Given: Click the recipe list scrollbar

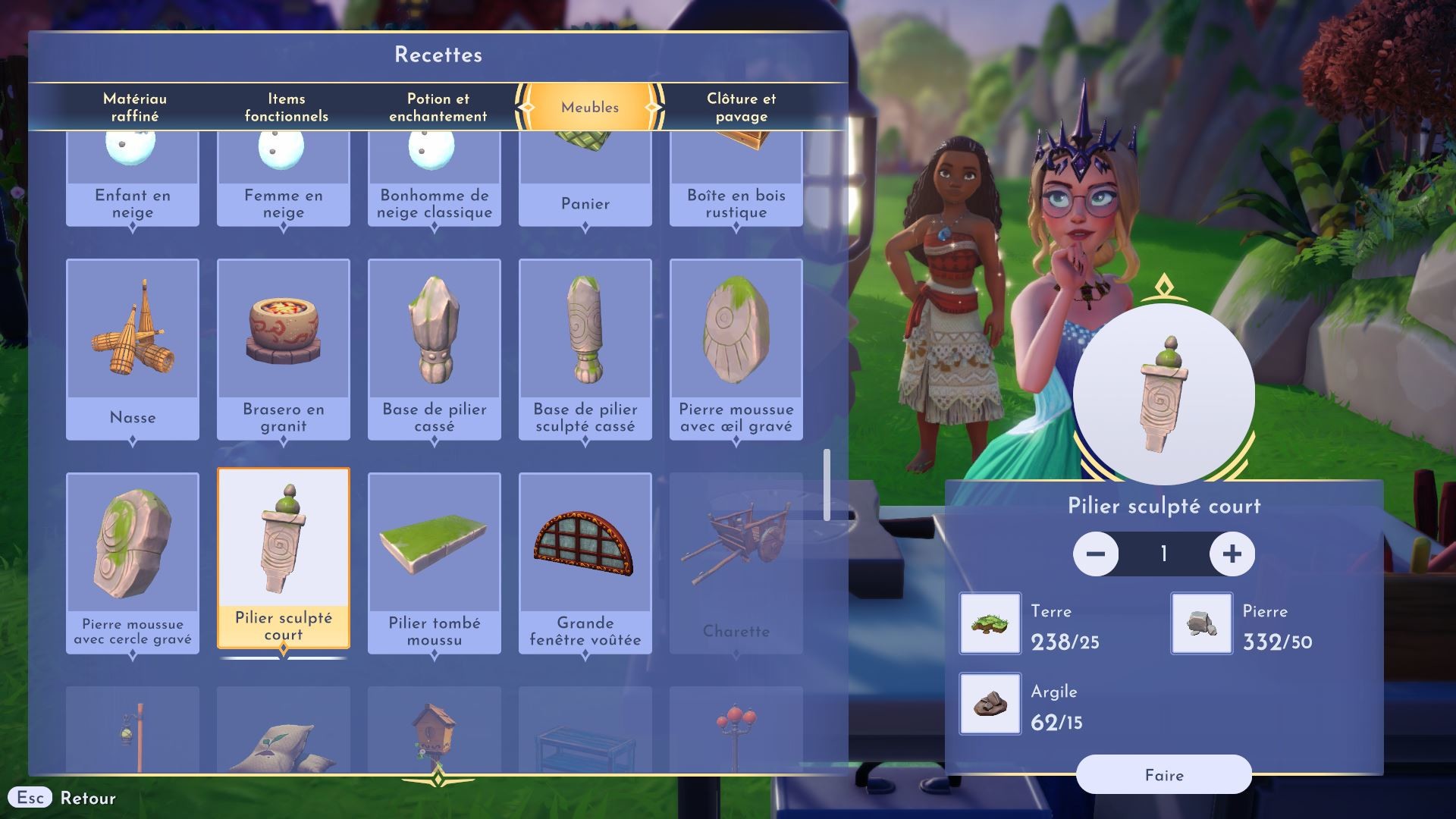Looking at the screenshot, I should 827,485.
